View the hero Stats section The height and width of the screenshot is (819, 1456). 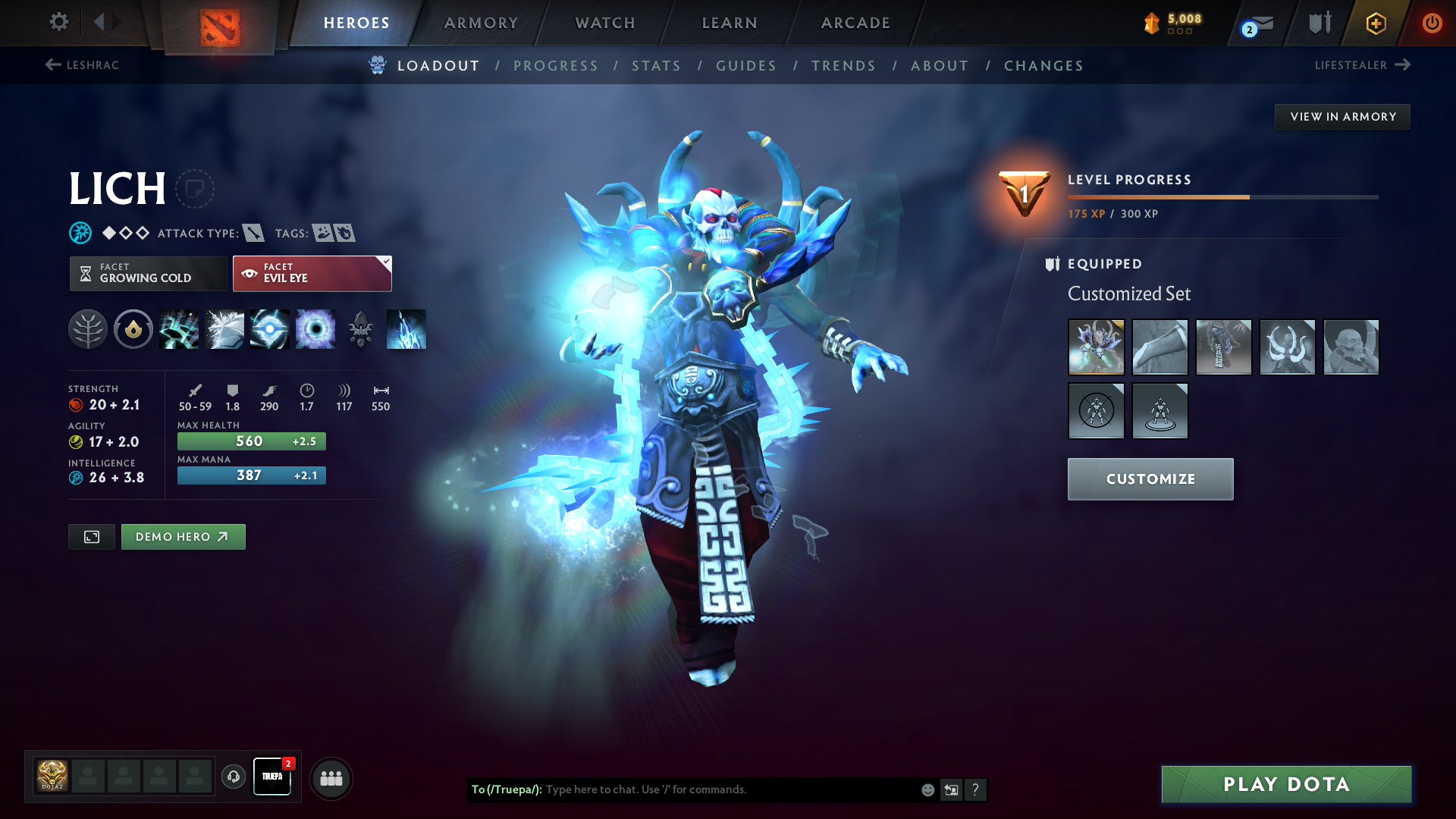[657, 66]
